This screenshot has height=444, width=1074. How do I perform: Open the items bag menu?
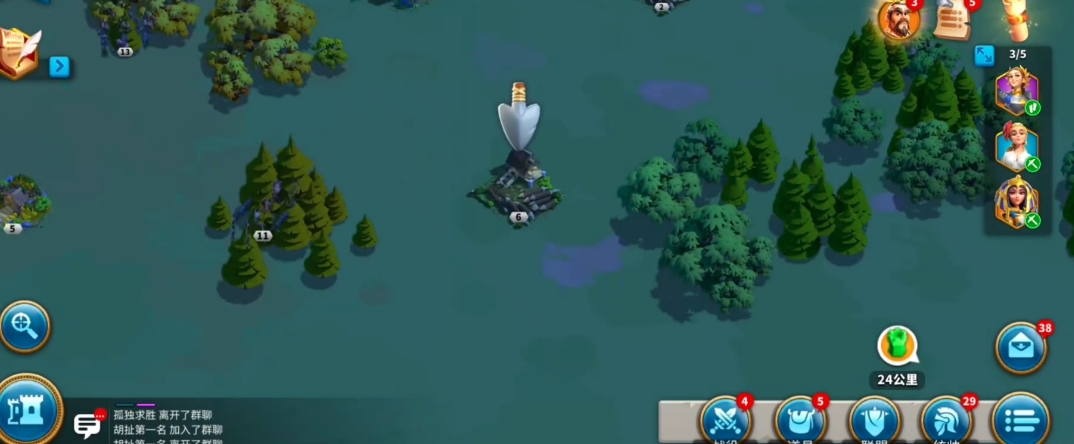pos(799,421)
